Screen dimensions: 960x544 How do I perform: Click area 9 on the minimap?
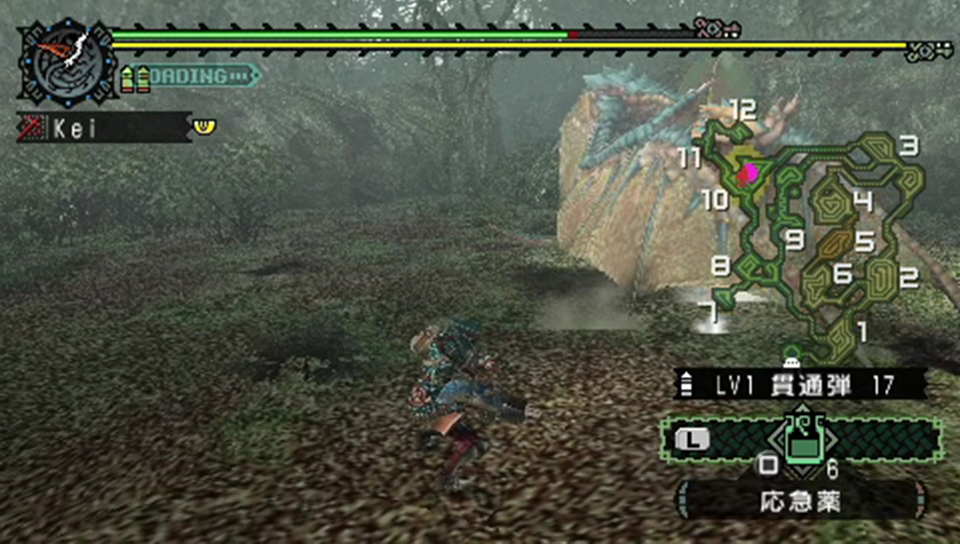pyautogui.click(x=795, y=240)
